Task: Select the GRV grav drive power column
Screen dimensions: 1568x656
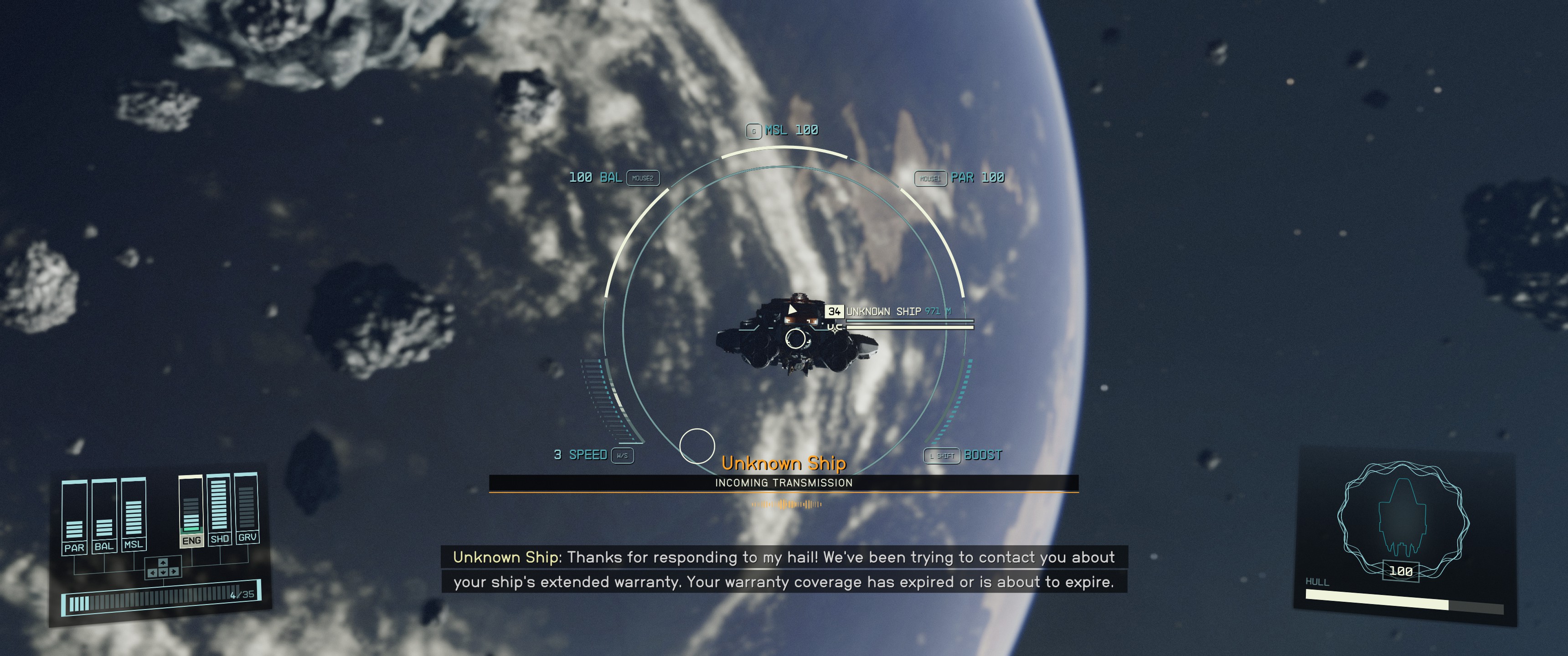Action: point(247,507)
